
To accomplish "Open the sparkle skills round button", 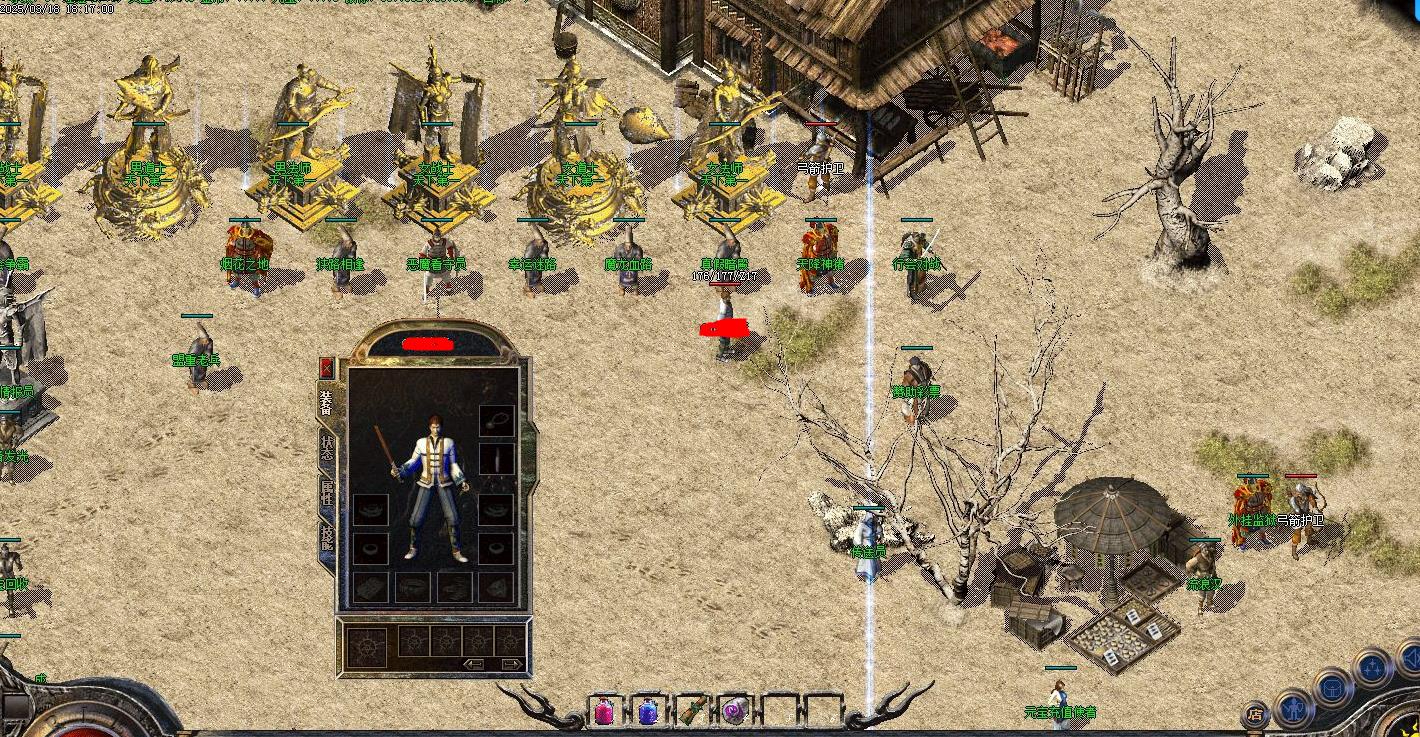I will point(1371,666).
